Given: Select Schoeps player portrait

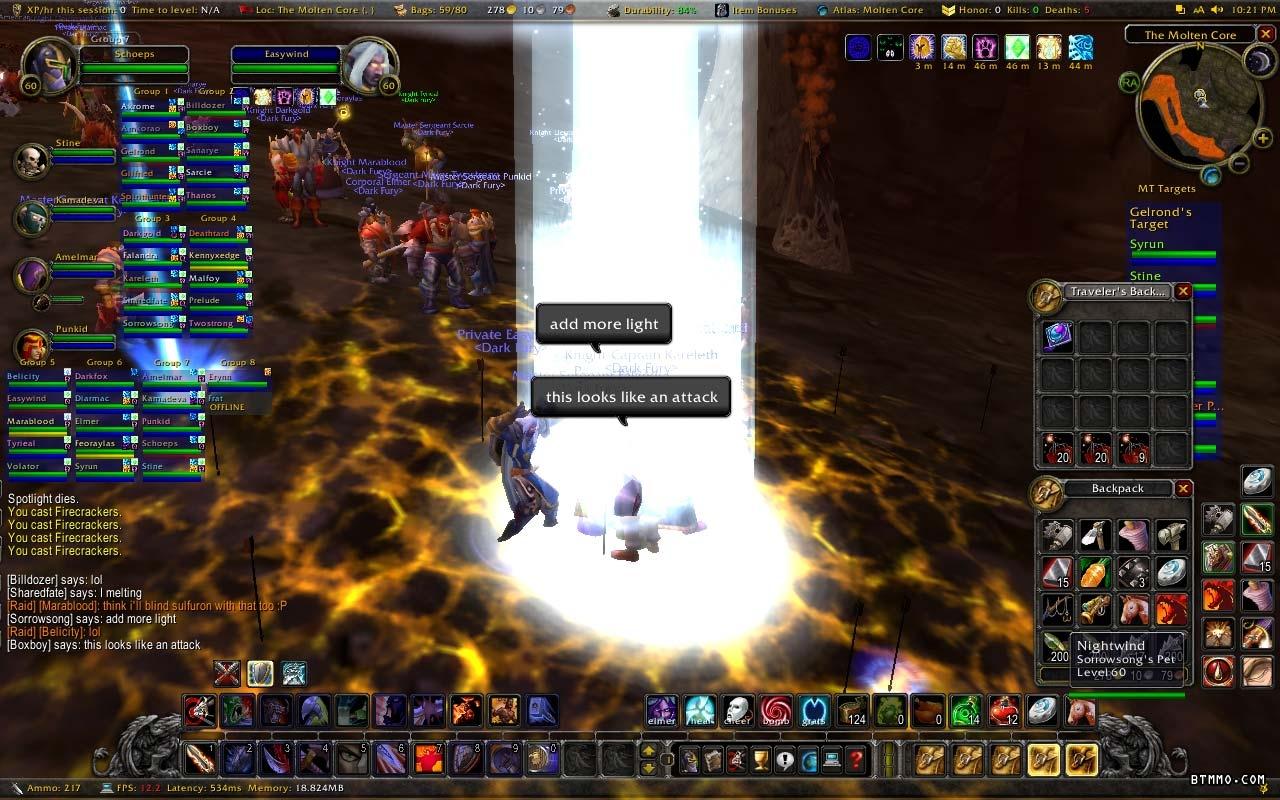Looking at the screenshot, I should tap(45, 66).
